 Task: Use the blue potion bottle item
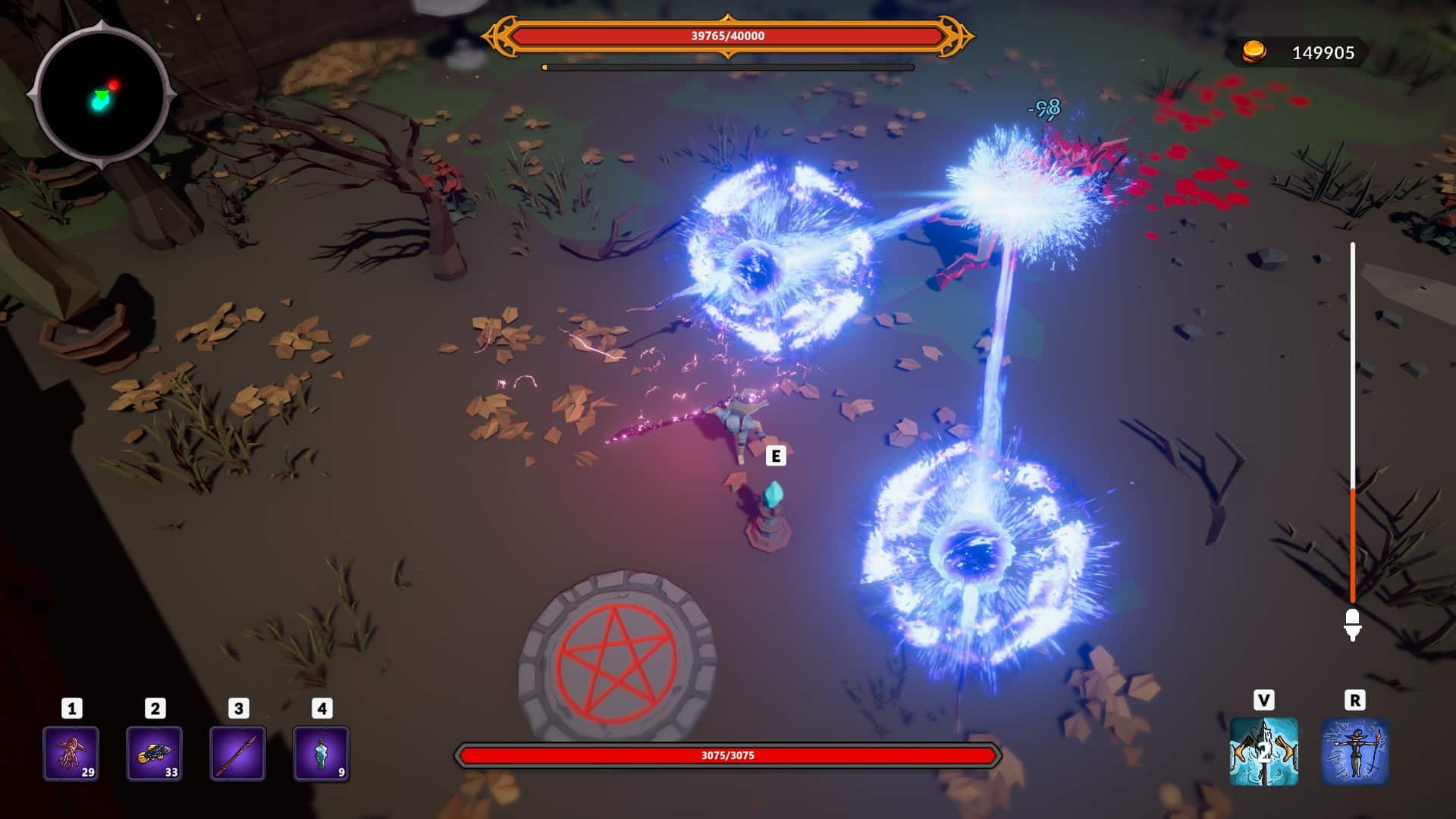pos(321,753)
